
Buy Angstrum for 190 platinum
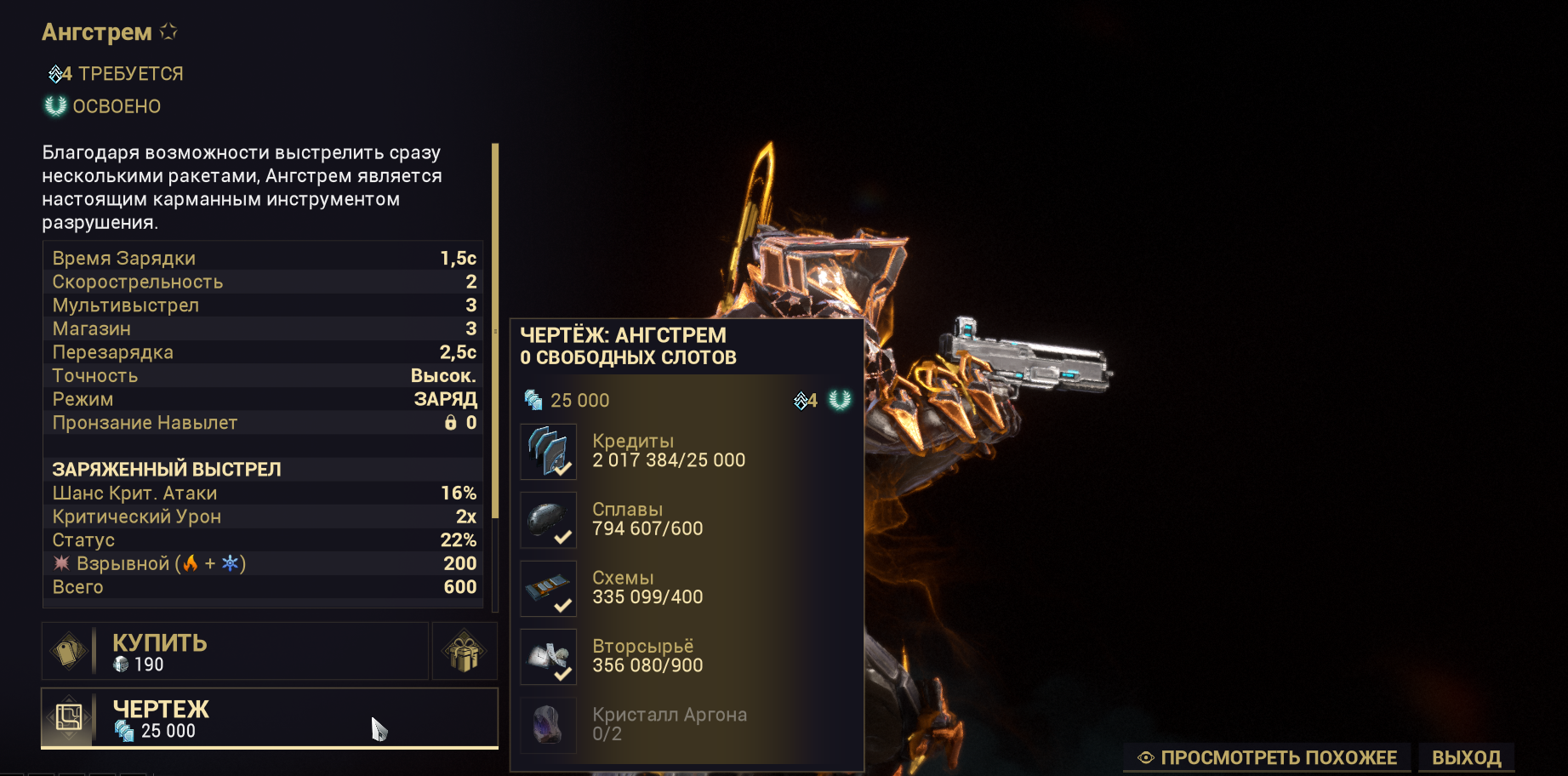pos(235,652)
